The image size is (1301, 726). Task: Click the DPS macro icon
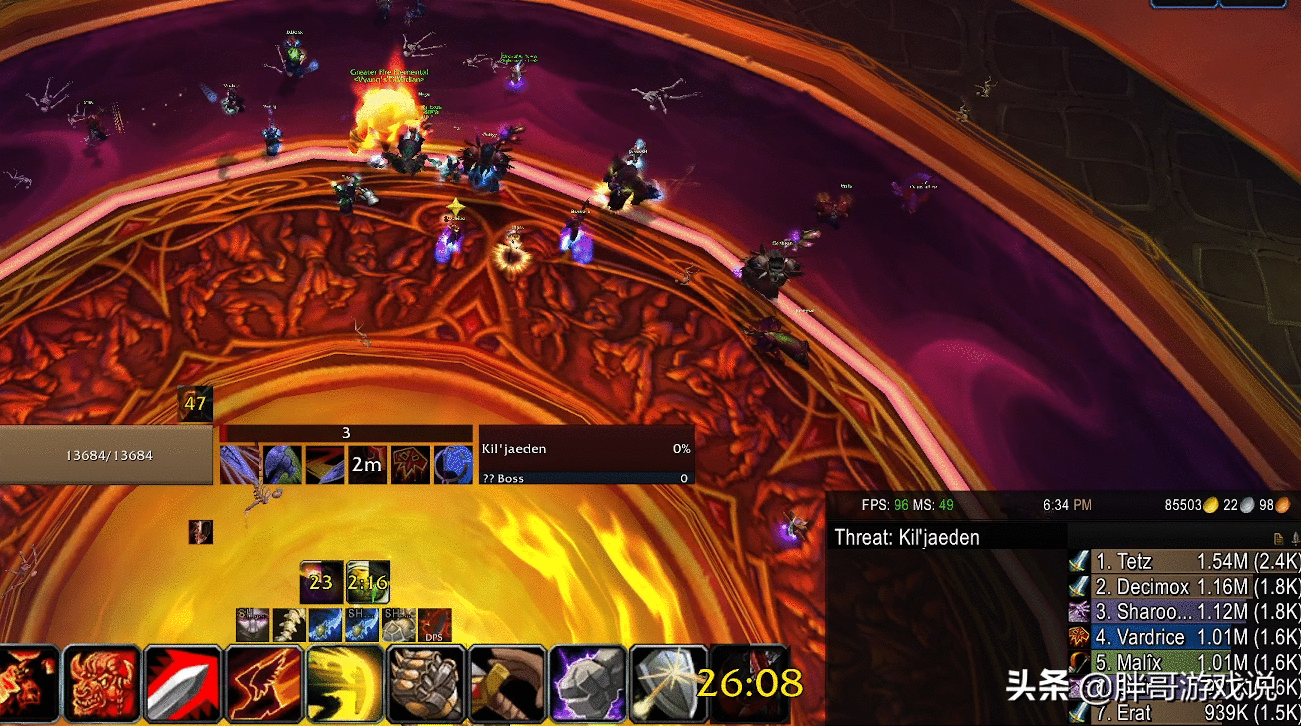point(434,625)
